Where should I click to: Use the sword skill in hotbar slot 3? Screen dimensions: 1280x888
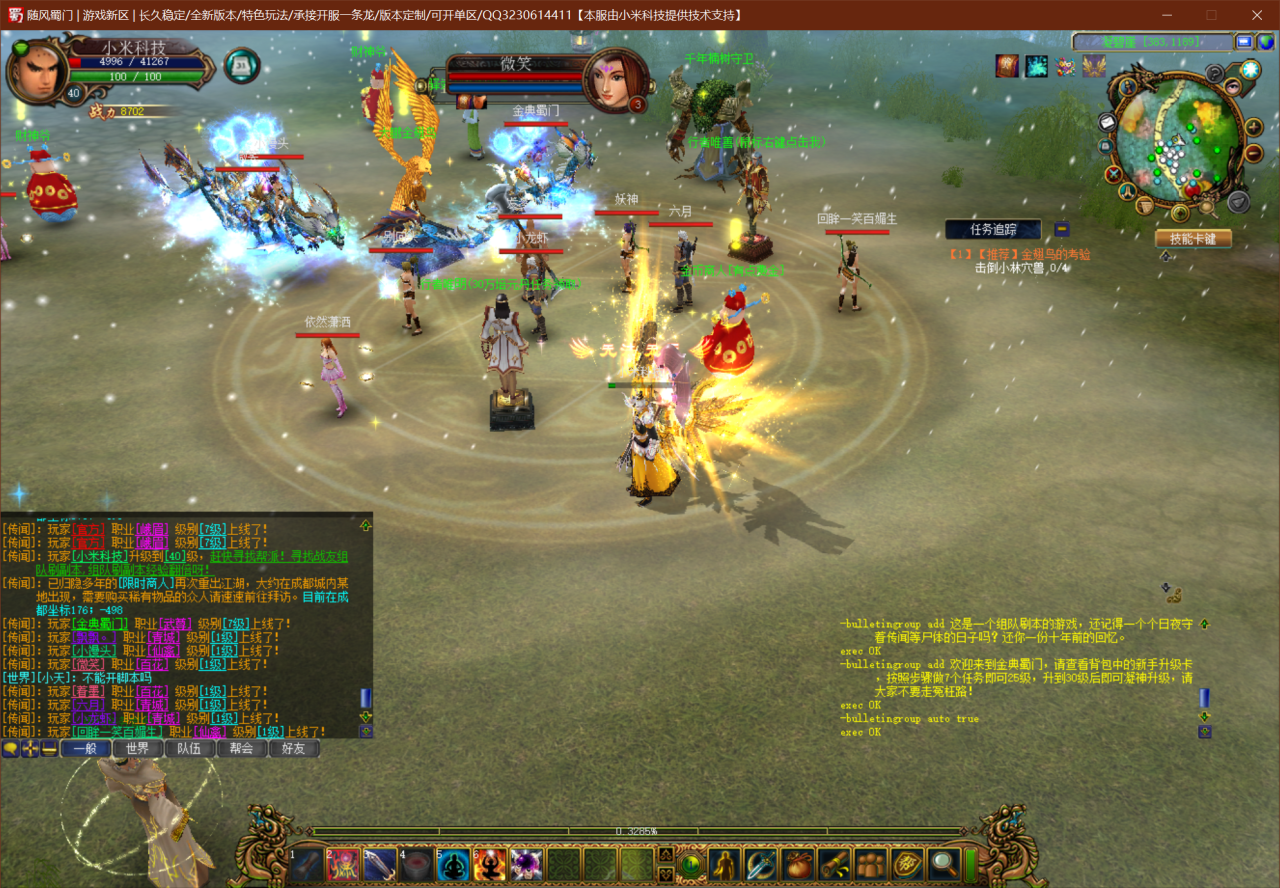[380, 865]
